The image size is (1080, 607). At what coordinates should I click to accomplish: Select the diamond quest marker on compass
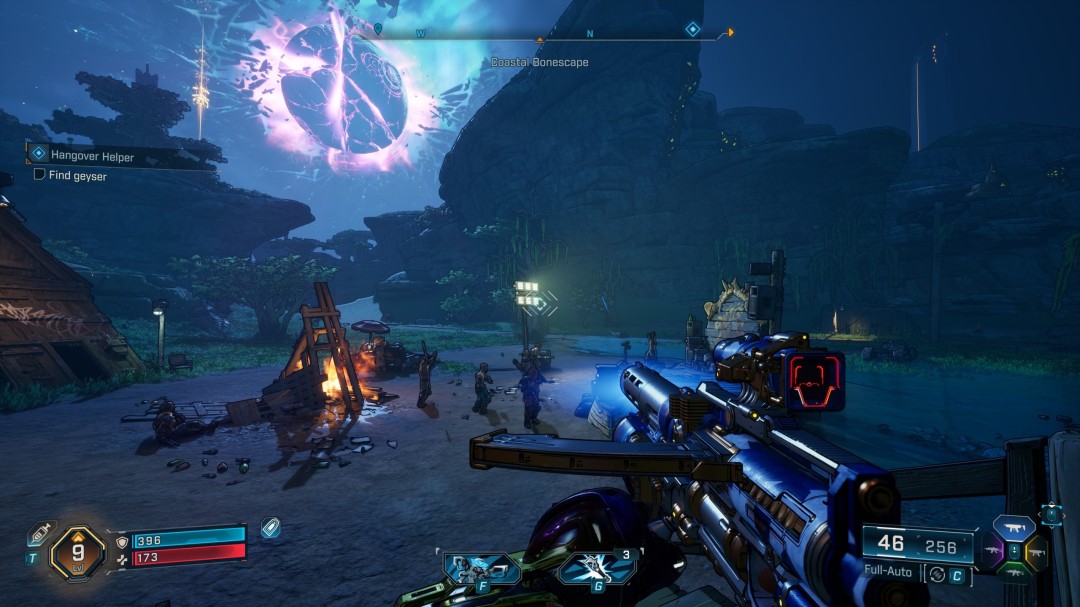pyautogui.click(x=692, y=30)
